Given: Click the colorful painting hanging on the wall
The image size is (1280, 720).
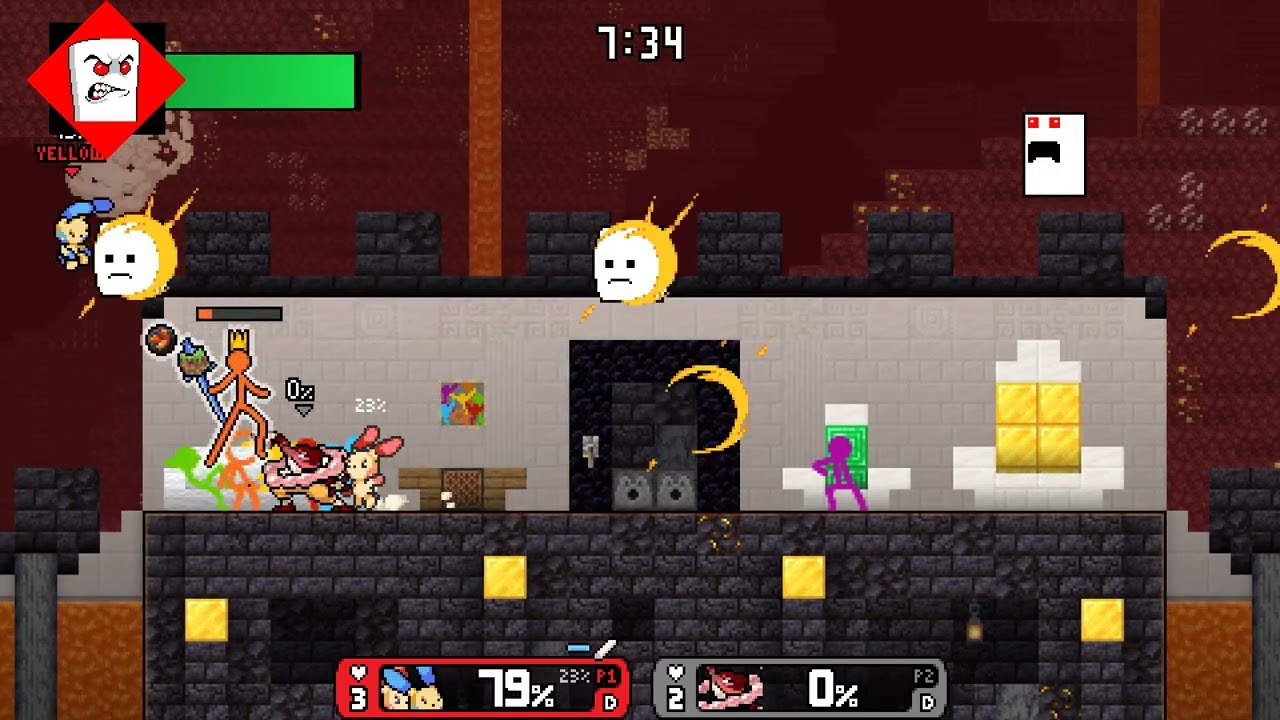Looking at the screenshot, I should (x=463, y=406).
